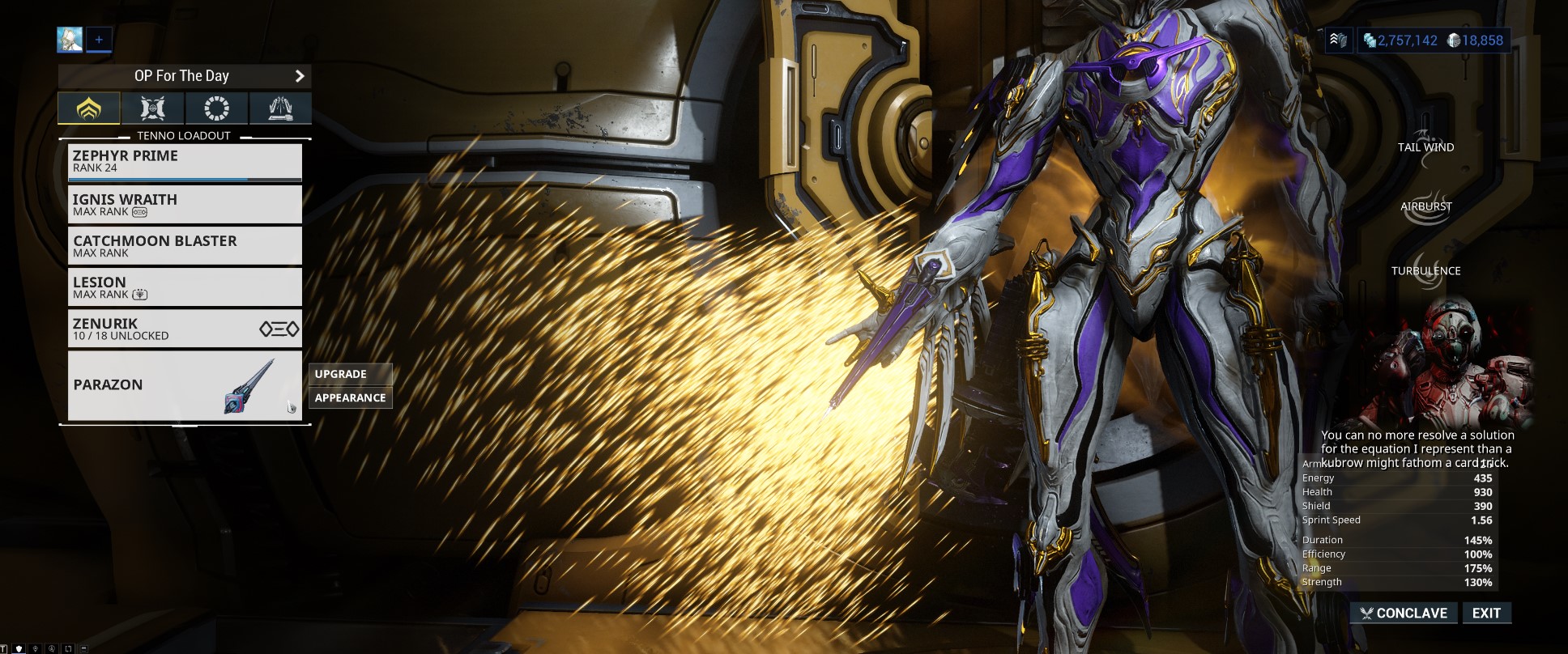Click the add loadout plus button

pyautogui.click(x=99, y=38)
